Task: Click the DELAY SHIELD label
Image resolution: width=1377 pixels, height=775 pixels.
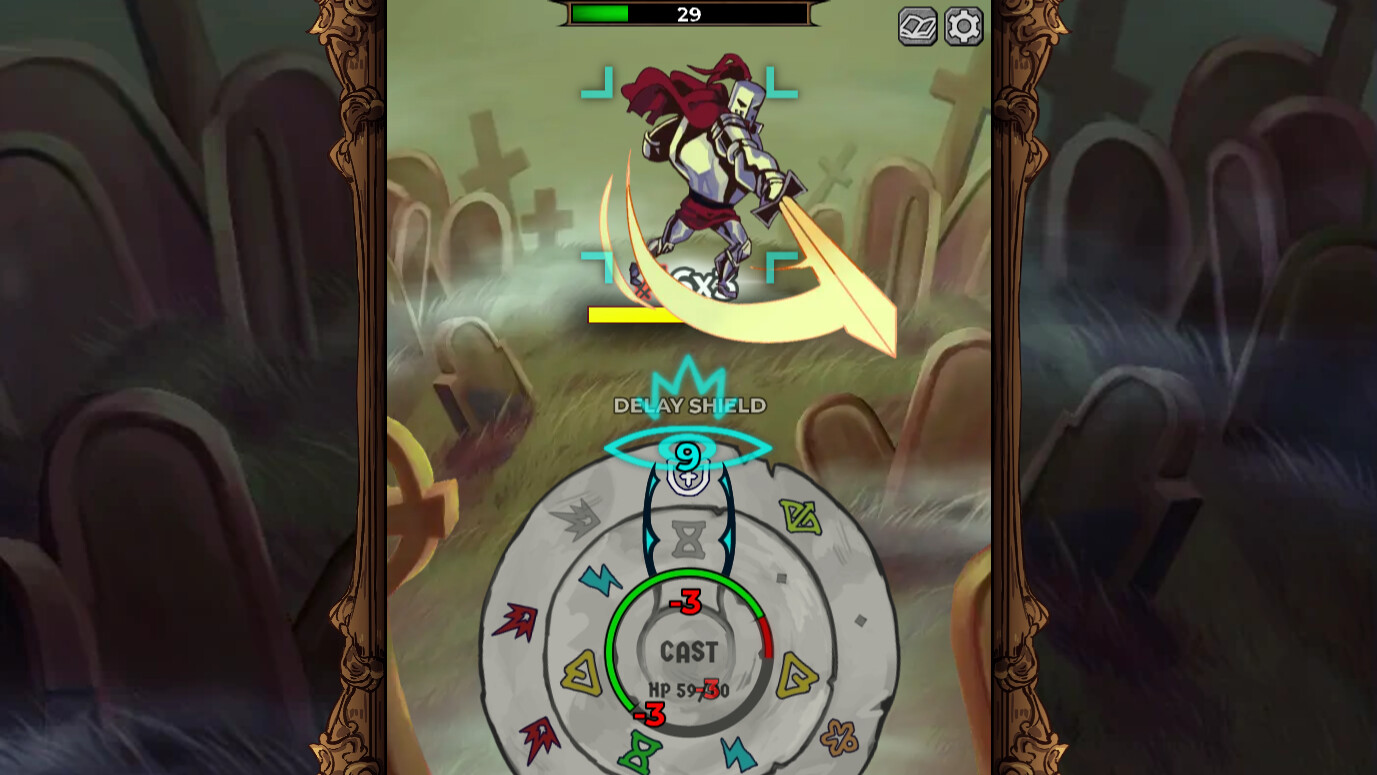Action: coord(689,406)
